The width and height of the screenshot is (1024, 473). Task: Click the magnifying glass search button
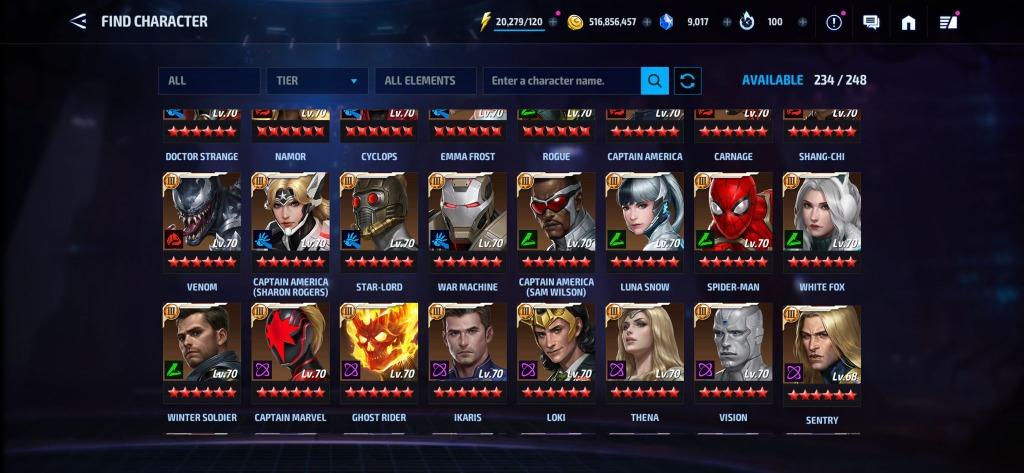(x=655, y=81)
